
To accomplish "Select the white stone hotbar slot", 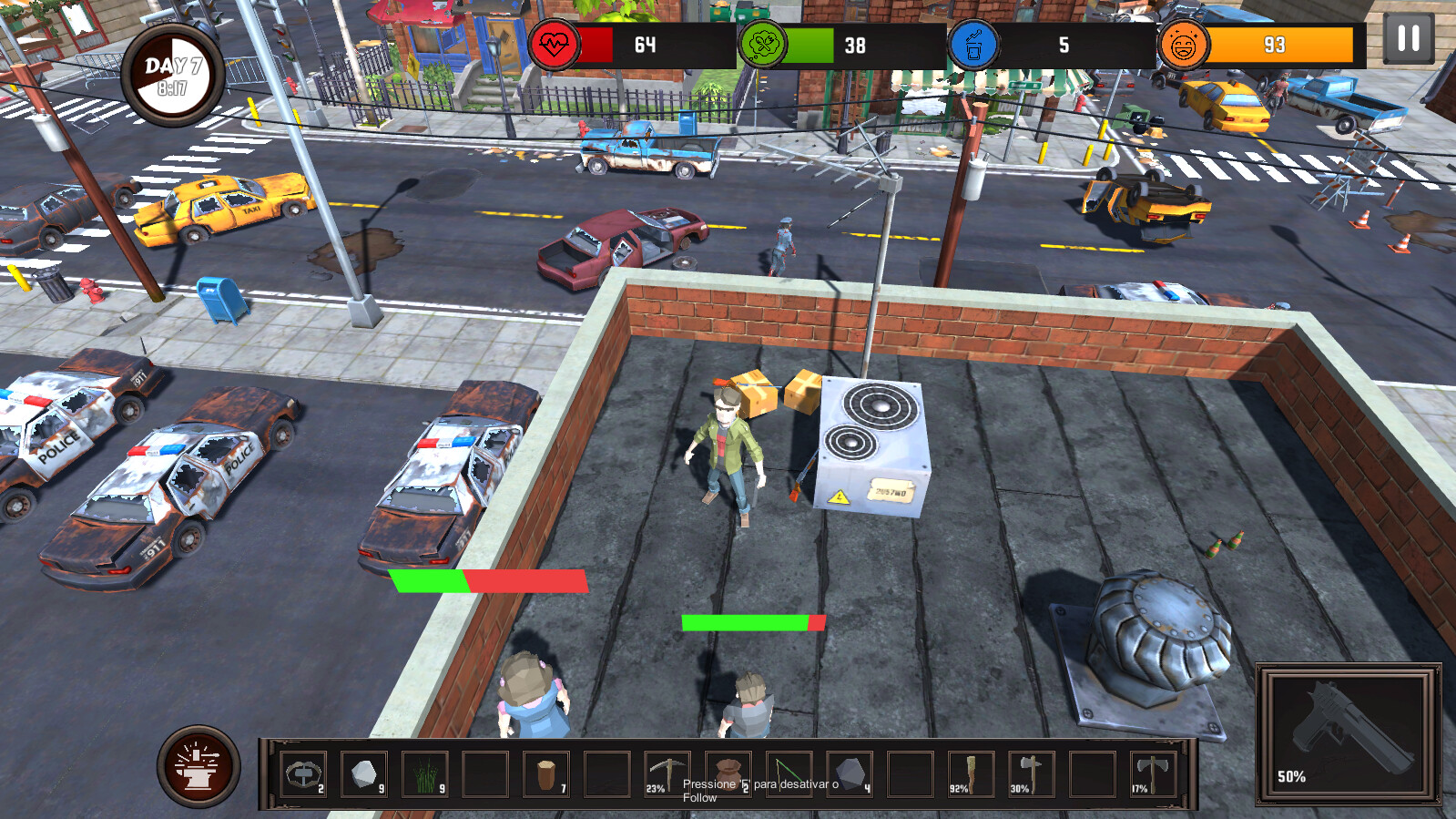I will 364,774.
